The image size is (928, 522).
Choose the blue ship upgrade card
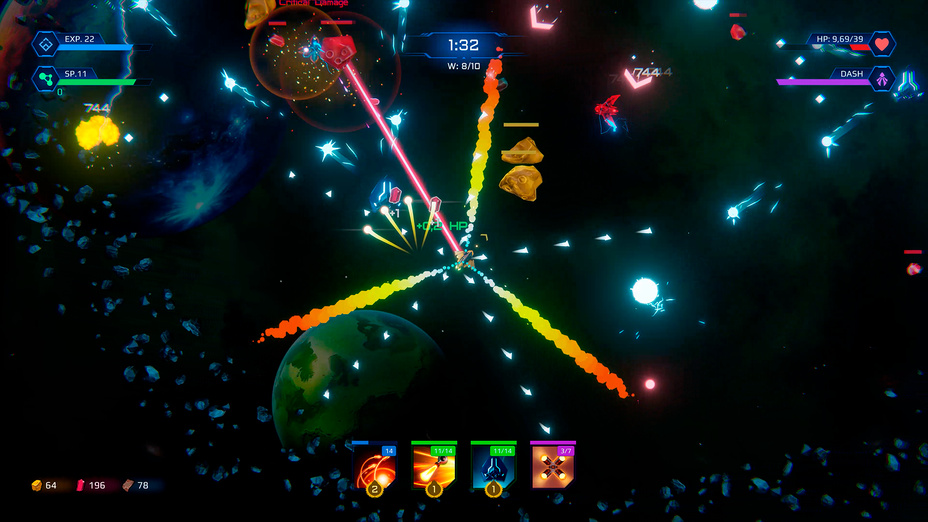tap(493, 467)
